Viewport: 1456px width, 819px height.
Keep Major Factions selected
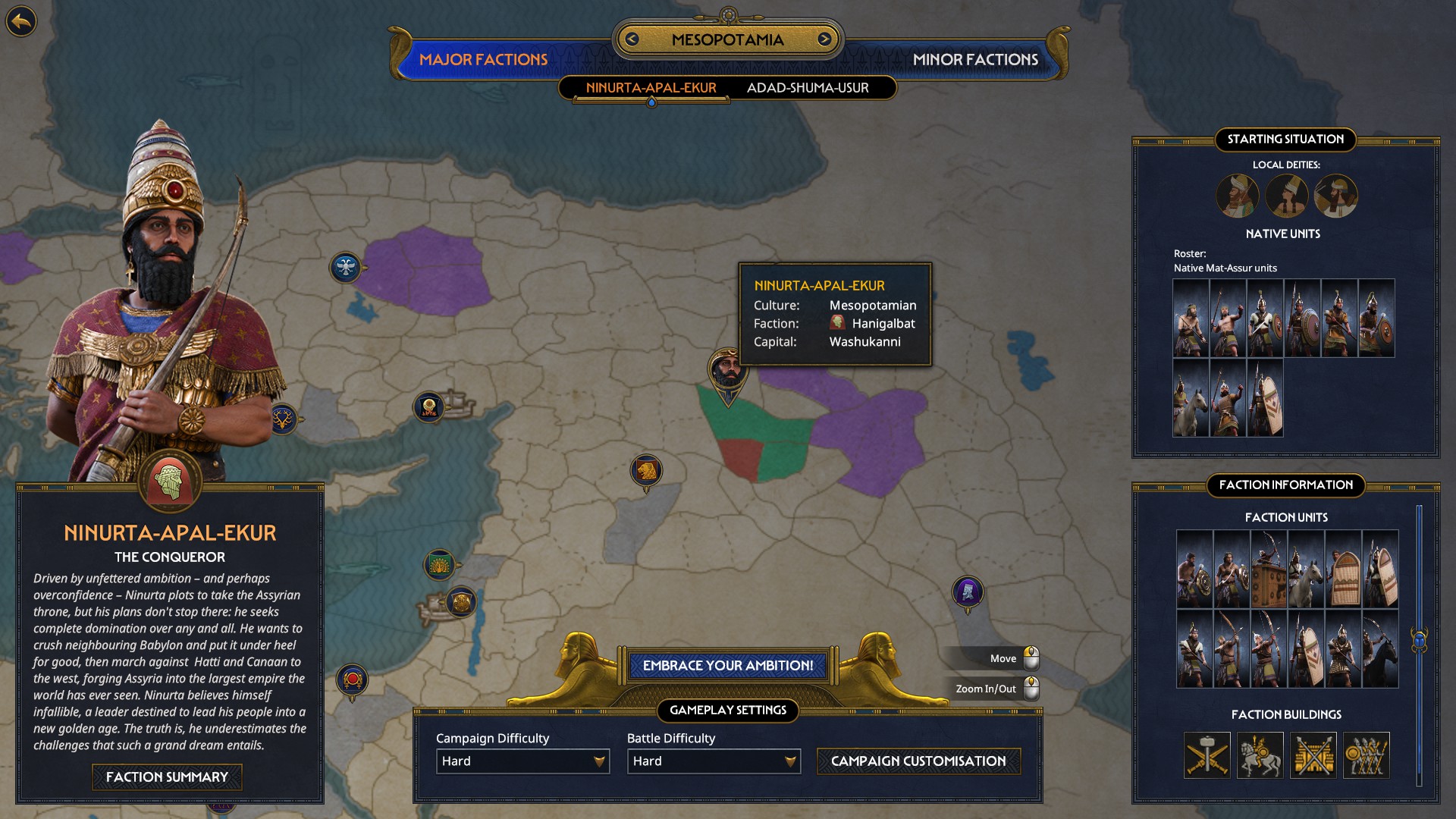tap(485, 59)
